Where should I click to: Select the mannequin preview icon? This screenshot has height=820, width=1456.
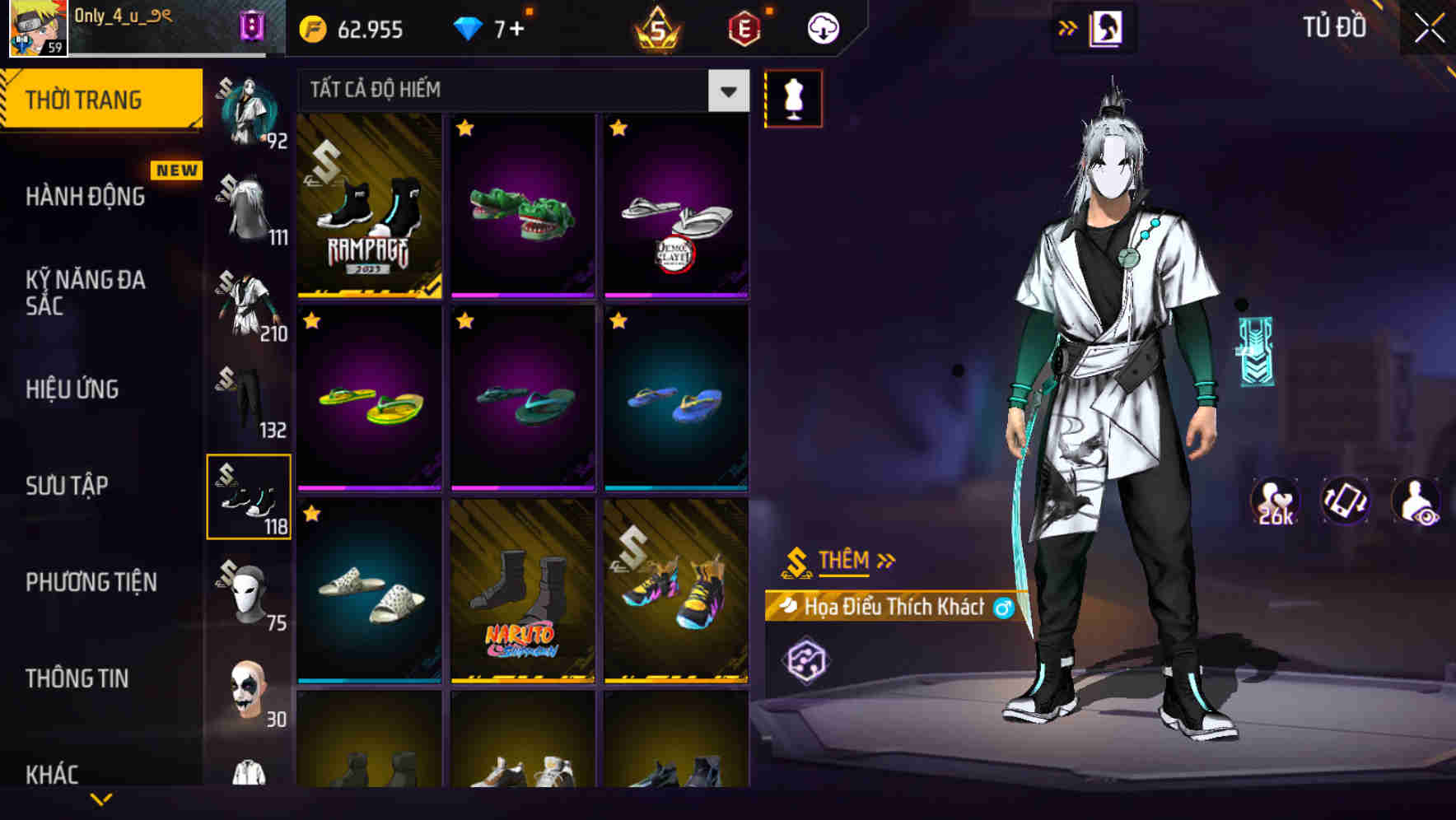(x=793, y=98)
